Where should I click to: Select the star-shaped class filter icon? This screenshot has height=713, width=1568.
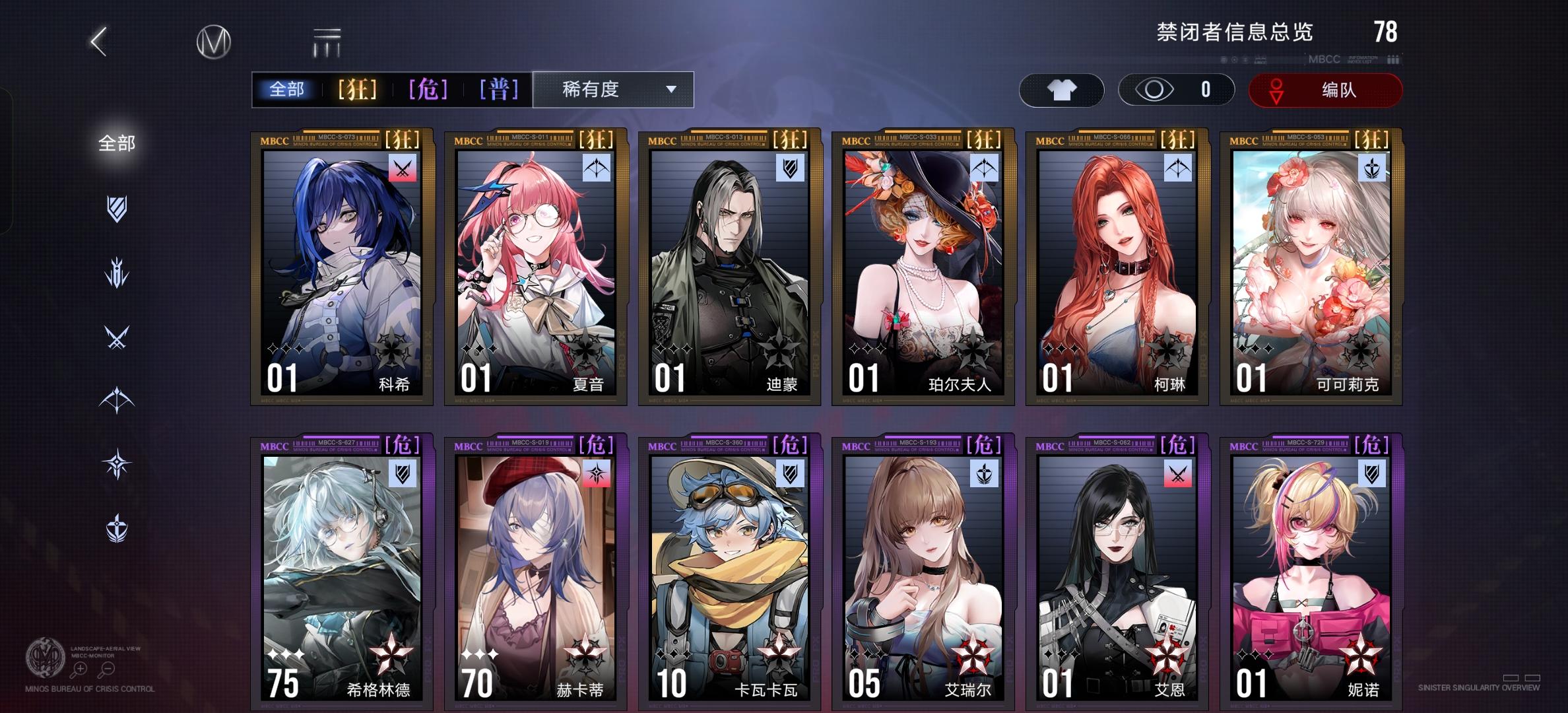pos(116,462)
